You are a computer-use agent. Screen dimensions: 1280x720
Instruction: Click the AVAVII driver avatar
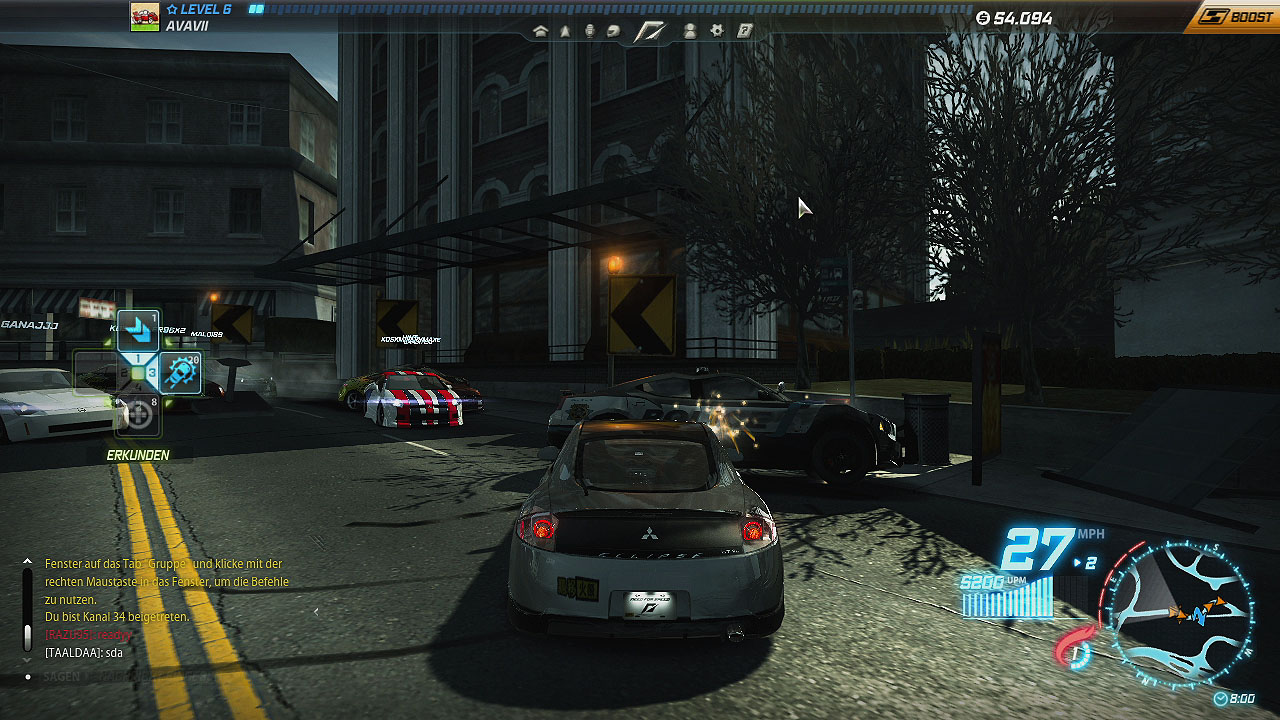coord(145,16)
